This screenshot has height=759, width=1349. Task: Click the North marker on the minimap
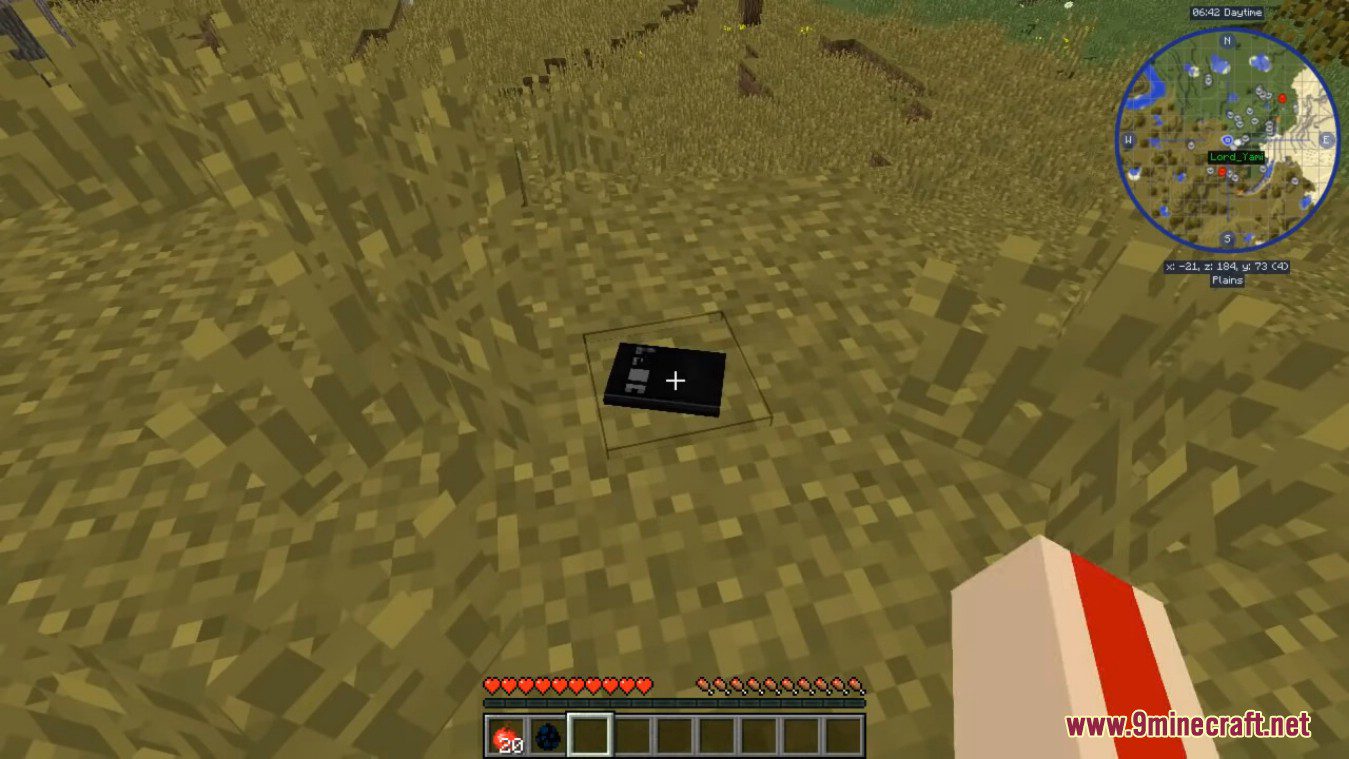pos(1225,42)
